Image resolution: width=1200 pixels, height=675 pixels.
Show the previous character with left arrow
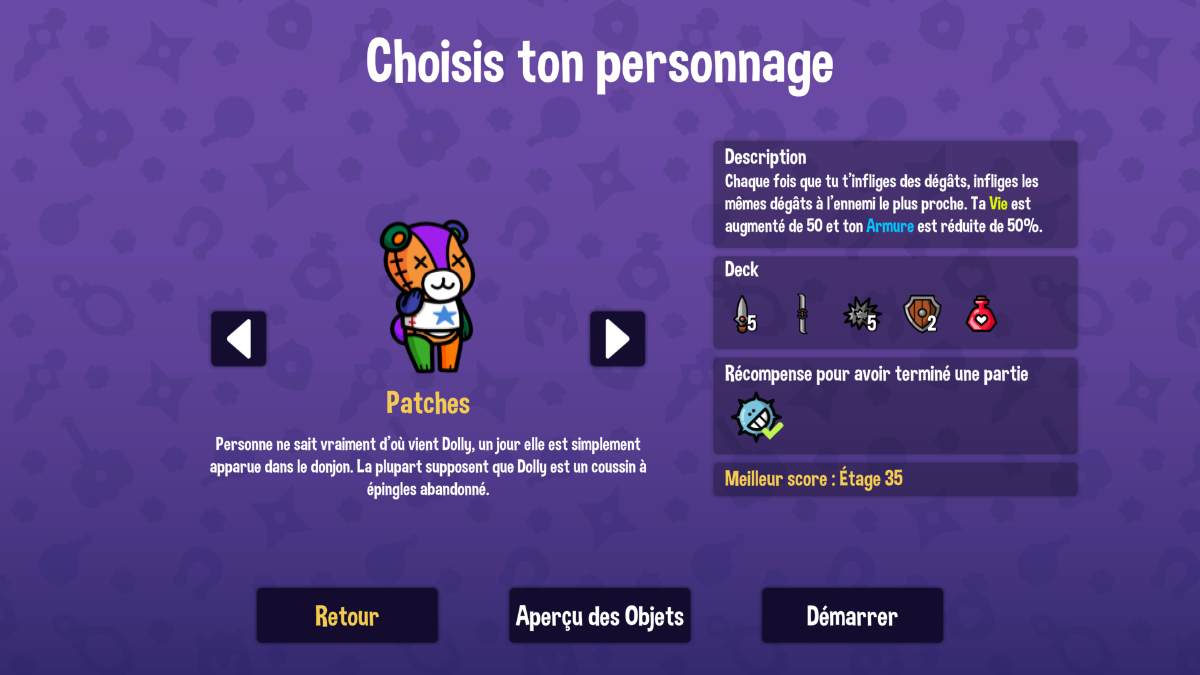239,339
